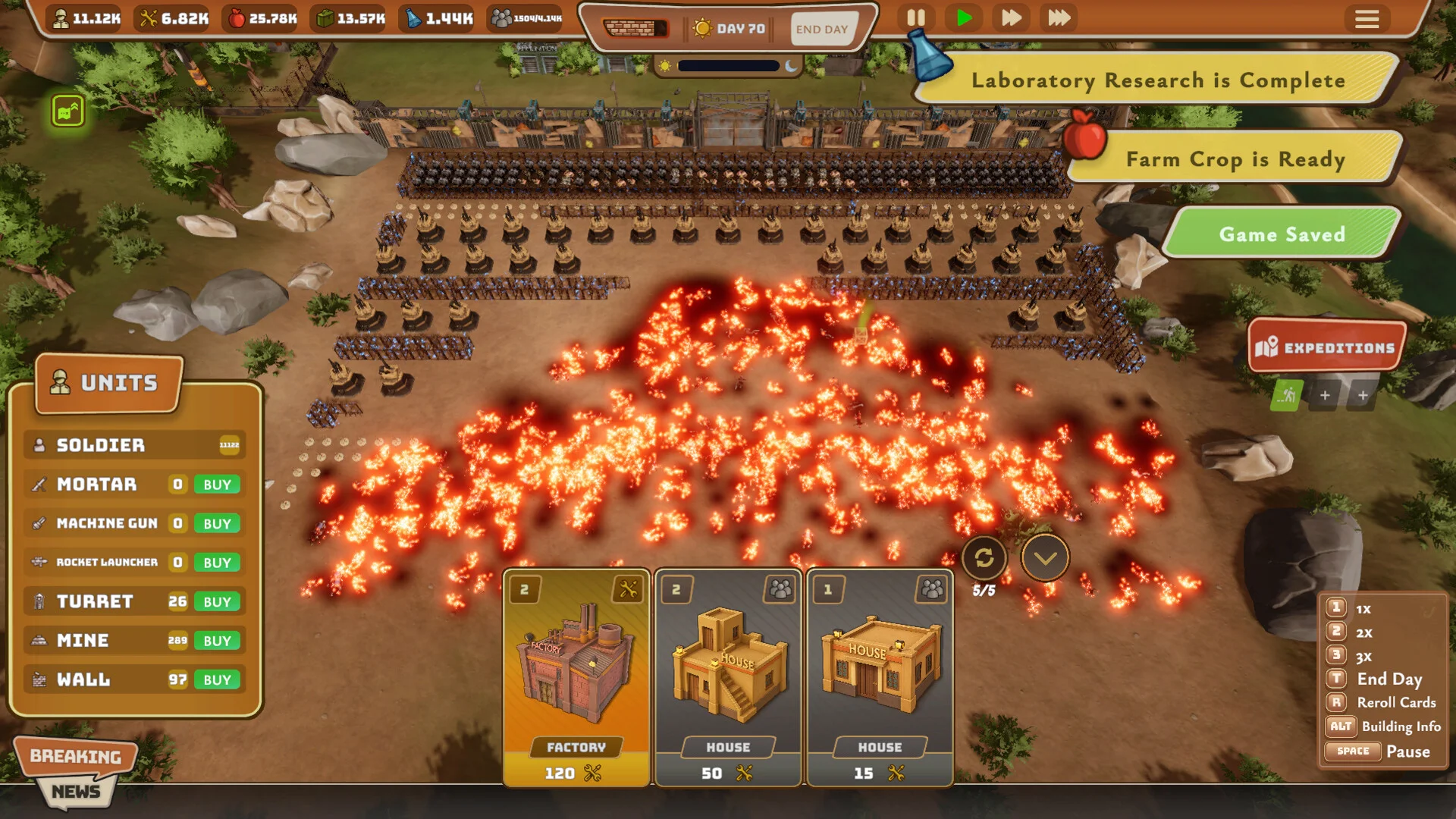The width and height of the screenshot is (1456, 819).
Task: Set game to normal play speed
Action: pyautogui.click(x=964, y=17)
